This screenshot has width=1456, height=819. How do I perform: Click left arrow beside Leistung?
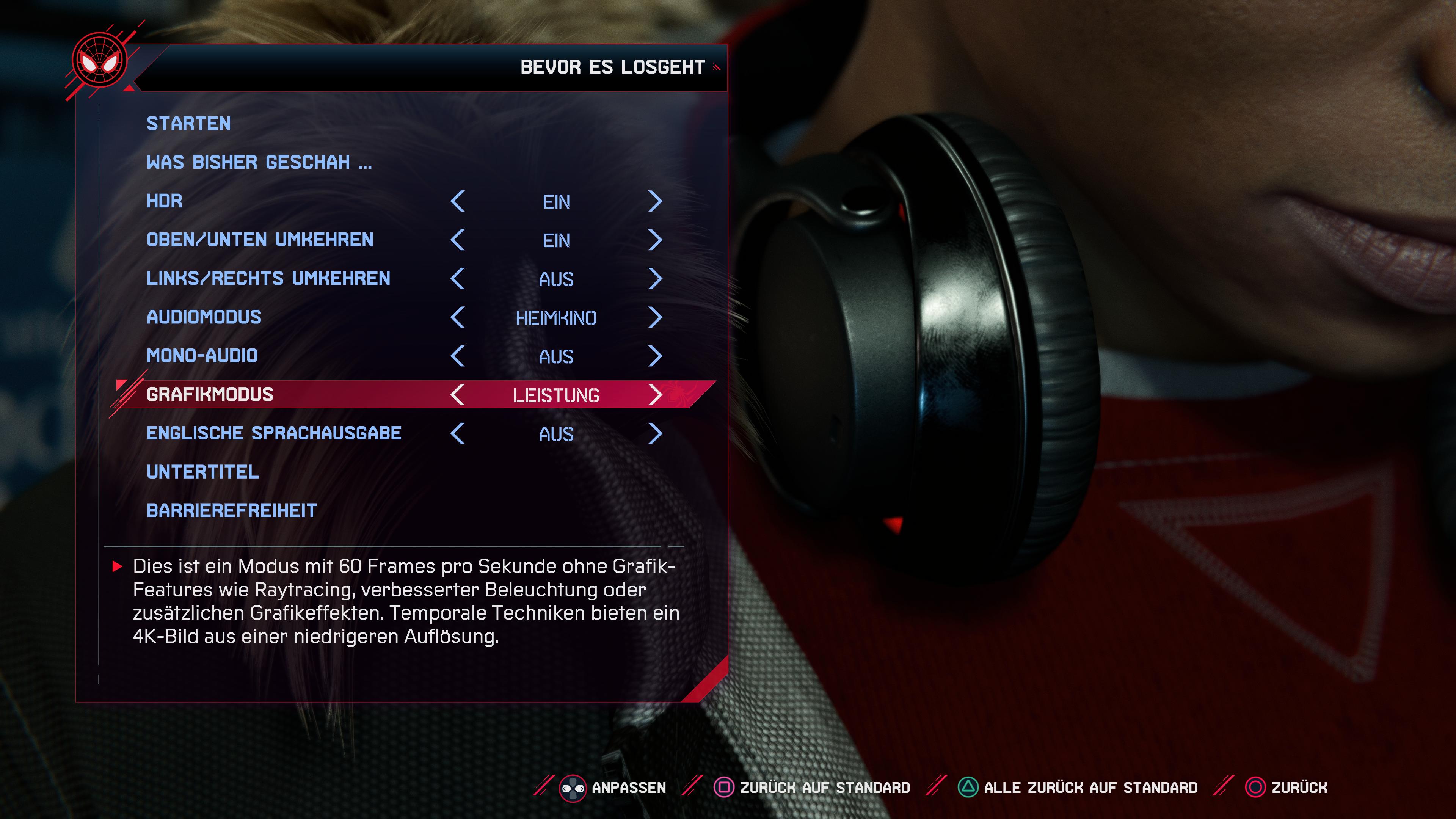point(458,394)
